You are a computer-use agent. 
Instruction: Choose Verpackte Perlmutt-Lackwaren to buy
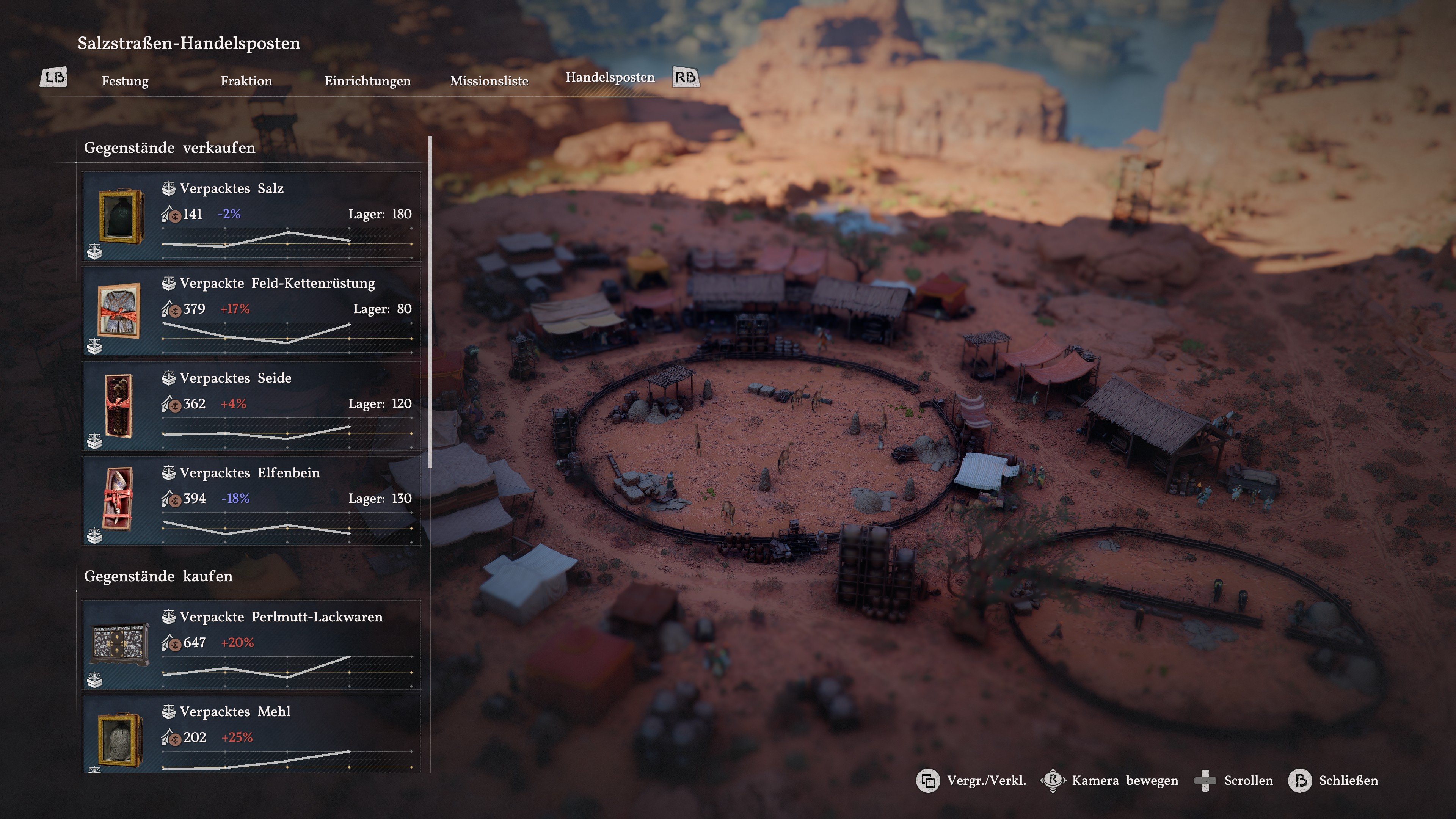(x=251, y=645)
